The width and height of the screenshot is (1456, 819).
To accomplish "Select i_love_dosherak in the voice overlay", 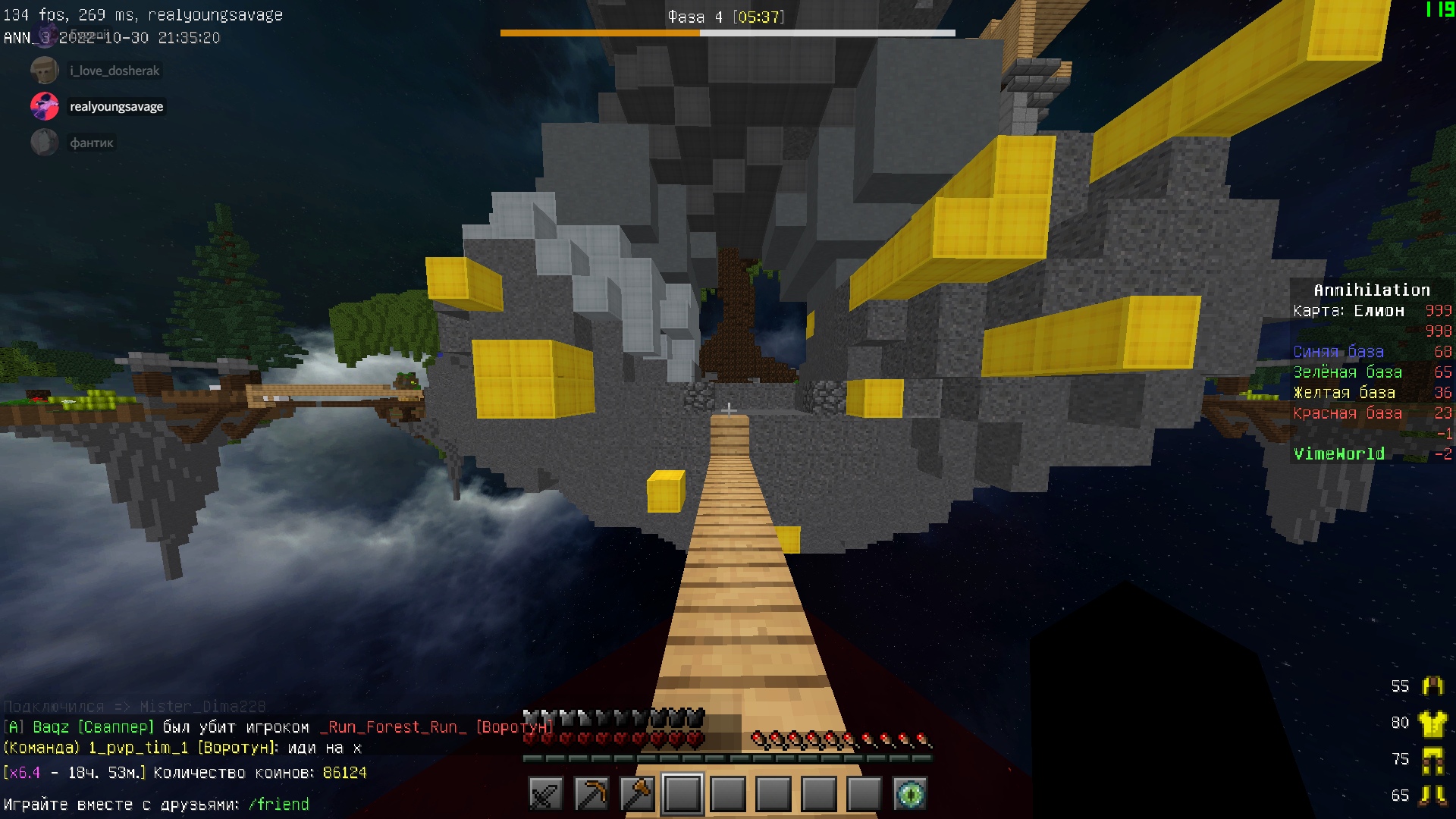I will pos(115,71).
